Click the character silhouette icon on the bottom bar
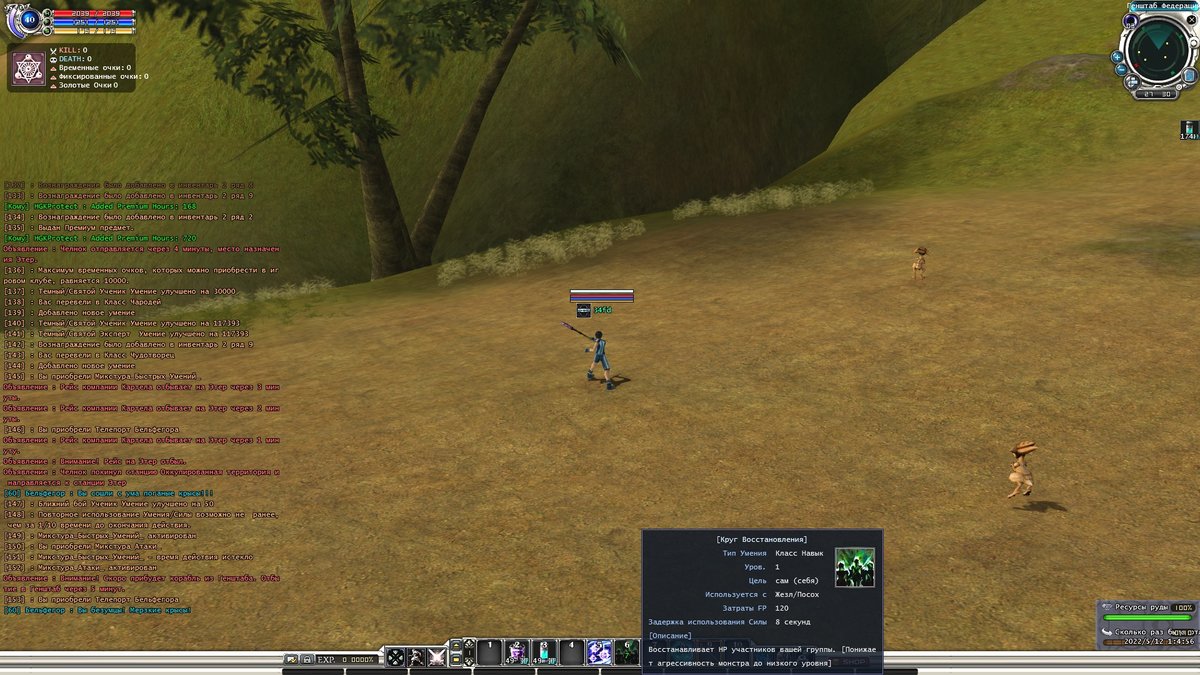This screenshot has height=675, width=1200. tap(416, 657)
